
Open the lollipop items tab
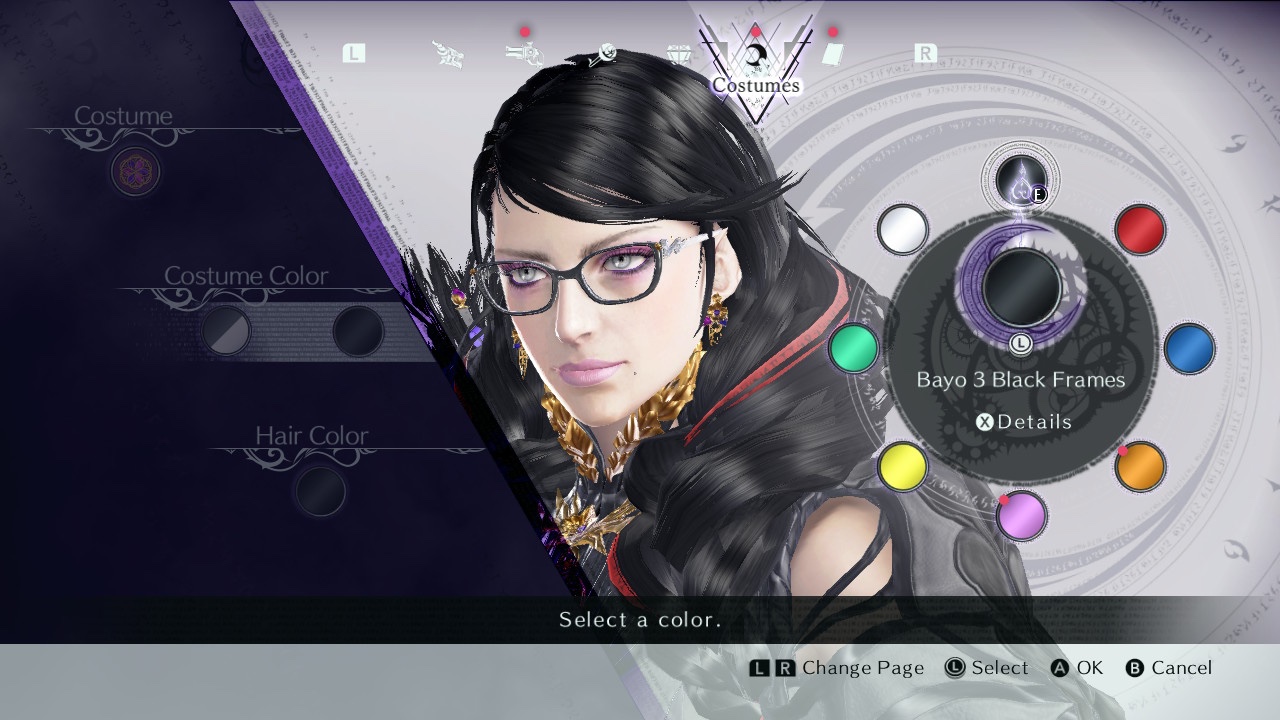(602, 56)
